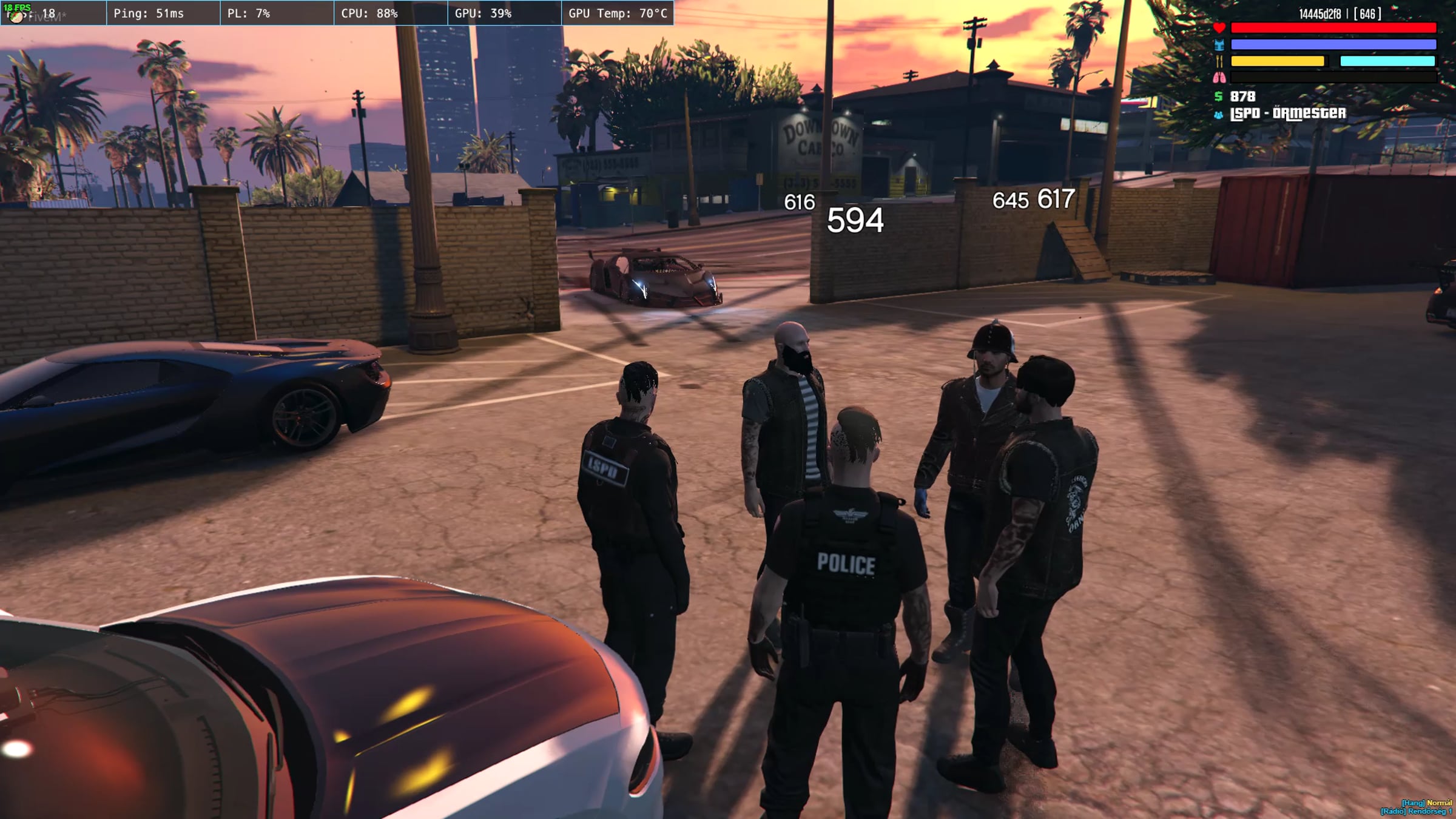Click the LSPD job rank label

click(1287, 113)
